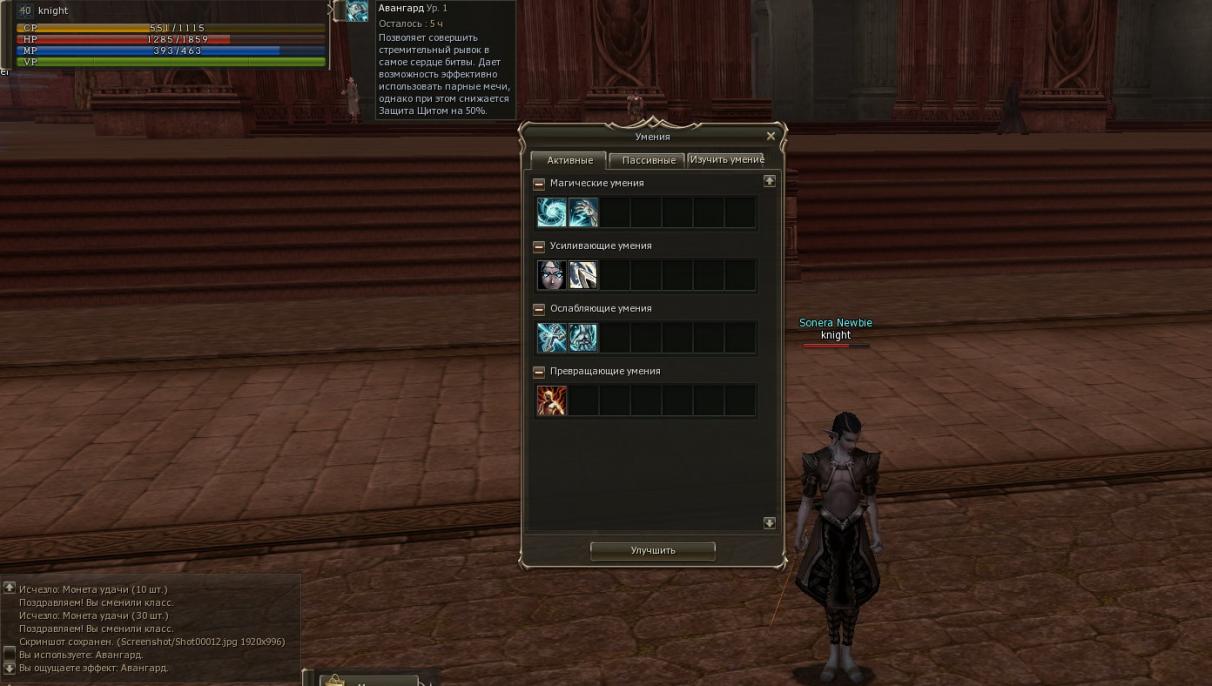The width and height of the screenshot is (1212, 686).
Task: Choose the white blade buff skill icon
Action: (x=583, y=275)
